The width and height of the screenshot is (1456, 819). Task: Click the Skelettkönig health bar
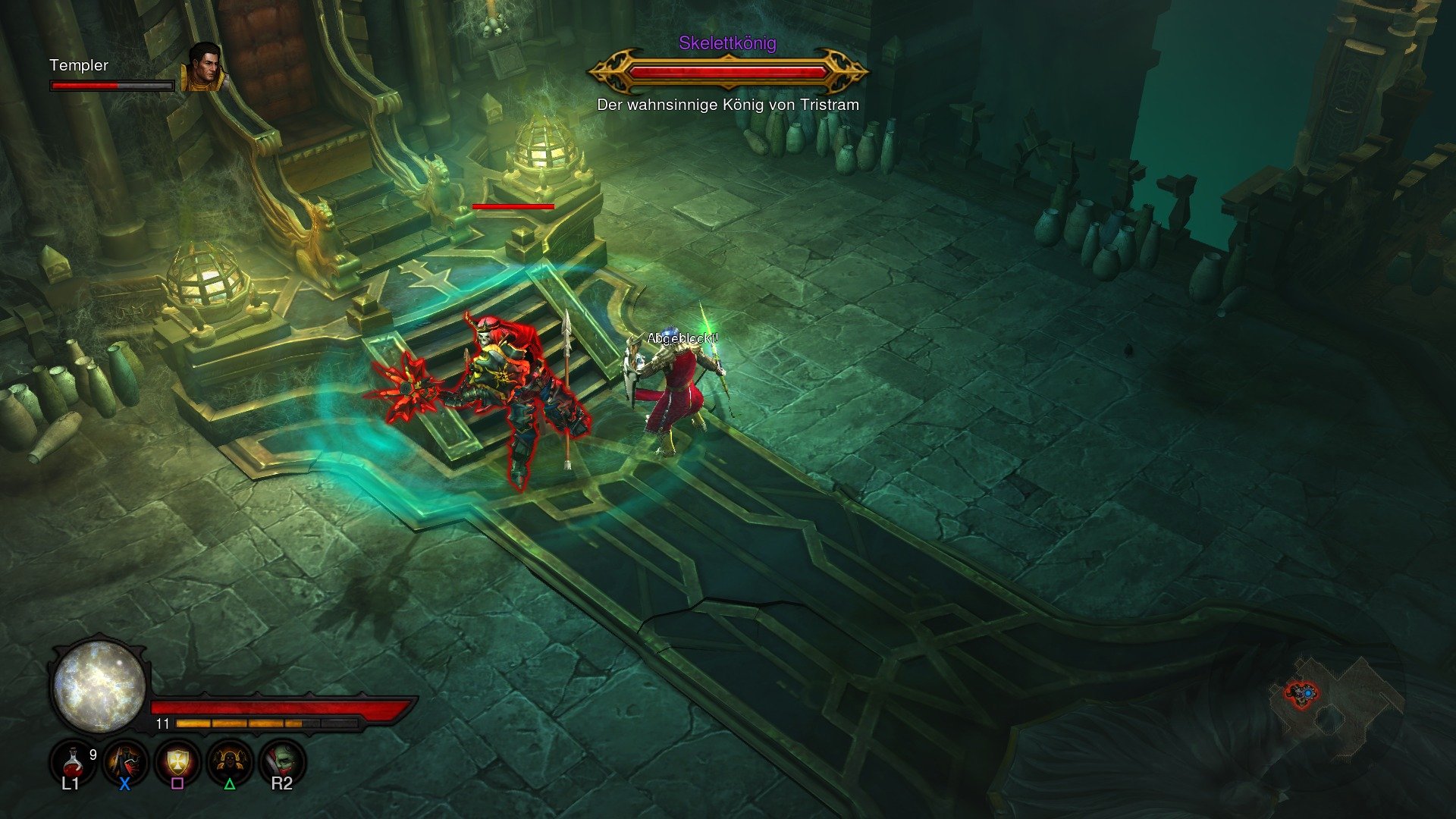pyautogui.click(x=726, y=72)
